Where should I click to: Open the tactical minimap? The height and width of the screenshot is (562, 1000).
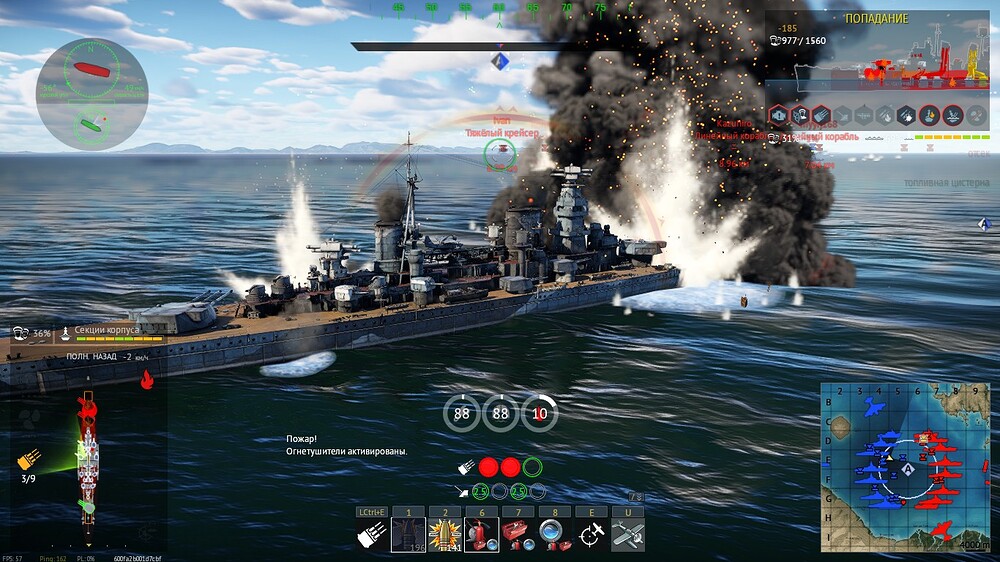tap(905, 467)
